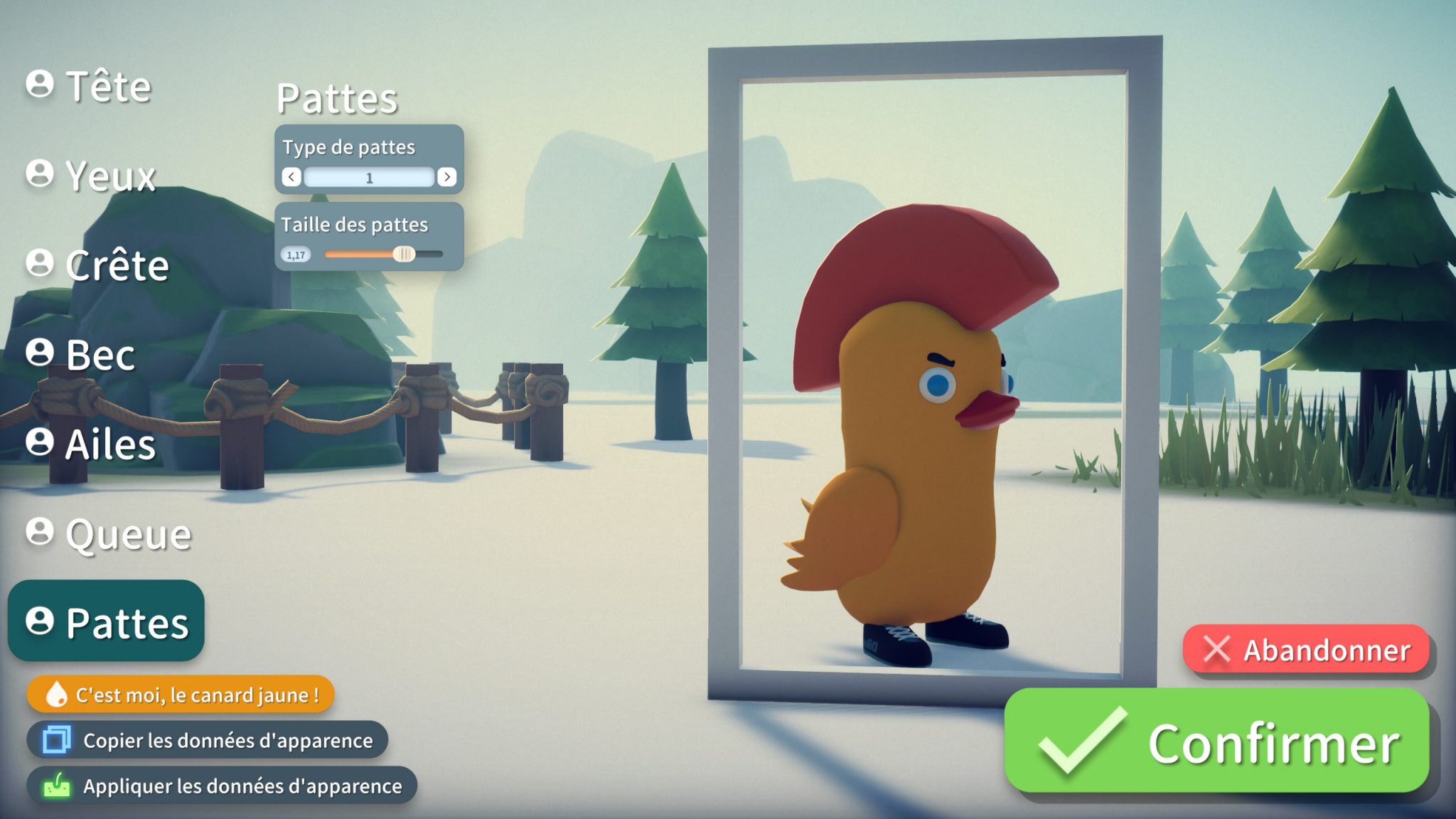
Task: Click the Taille des pattes slider handle
Action: [x=404, y=254]
